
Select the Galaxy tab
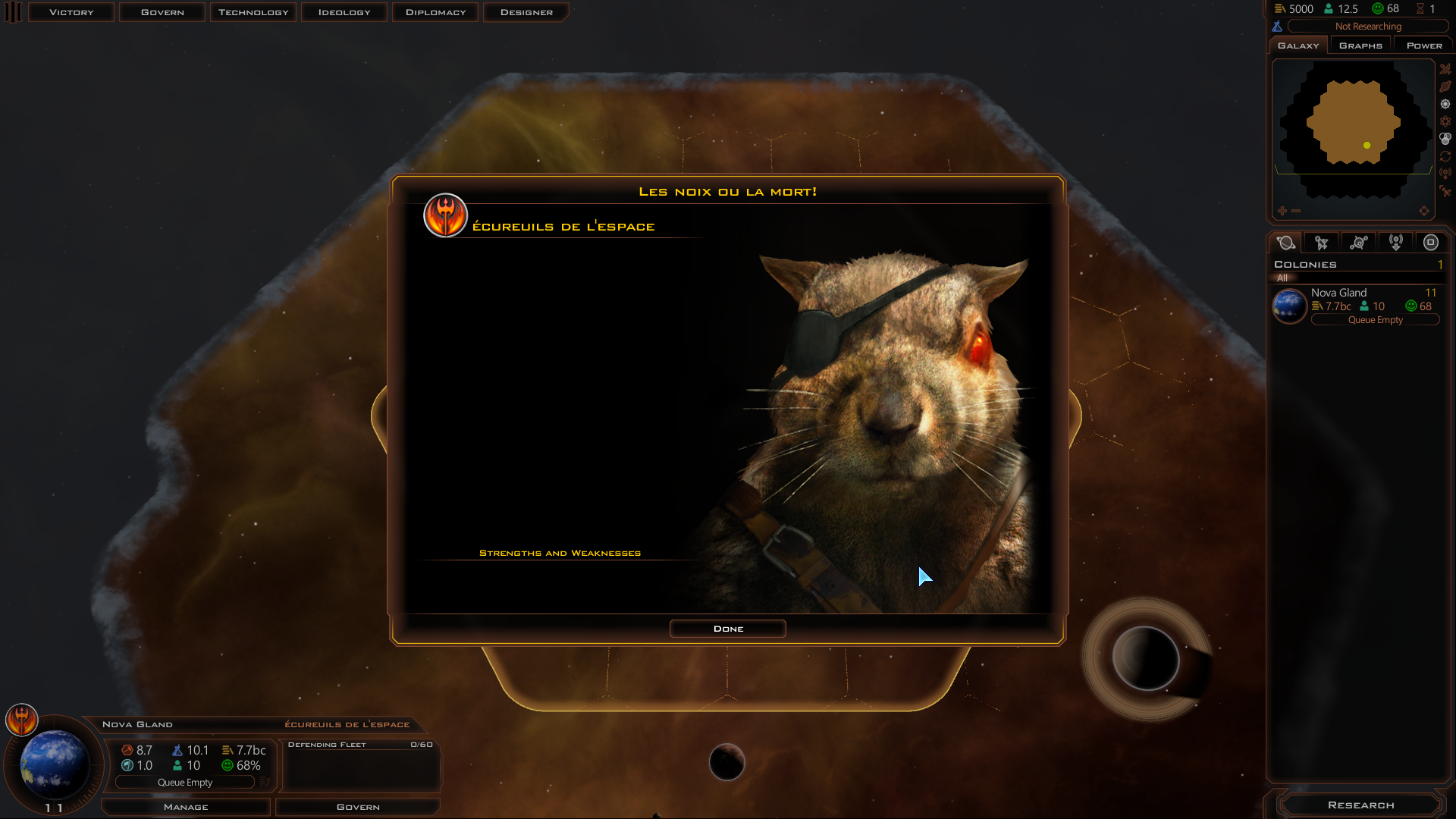click(x=1298, y=45)
